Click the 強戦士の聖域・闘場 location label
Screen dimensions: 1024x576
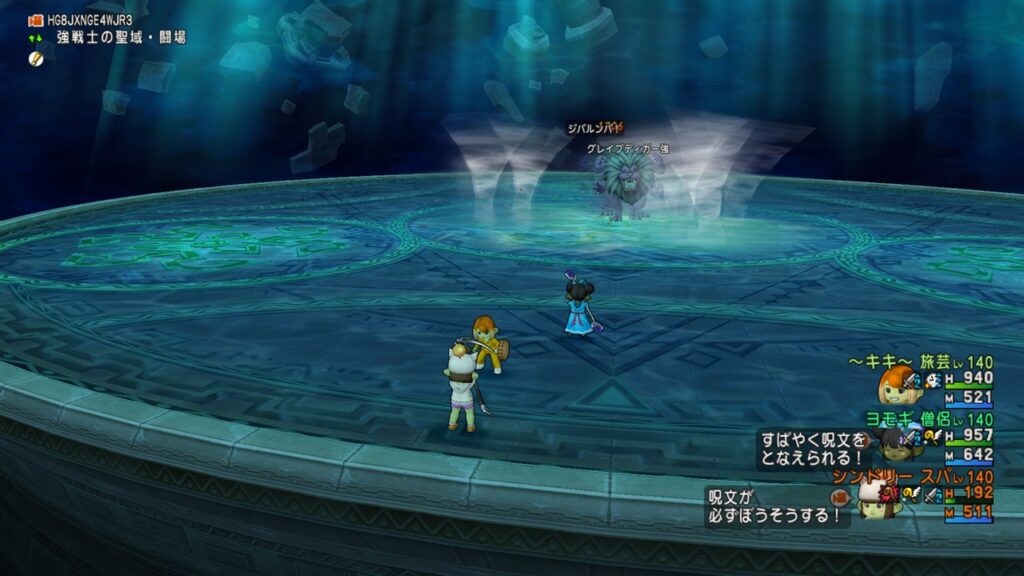[x=120, y=38]
